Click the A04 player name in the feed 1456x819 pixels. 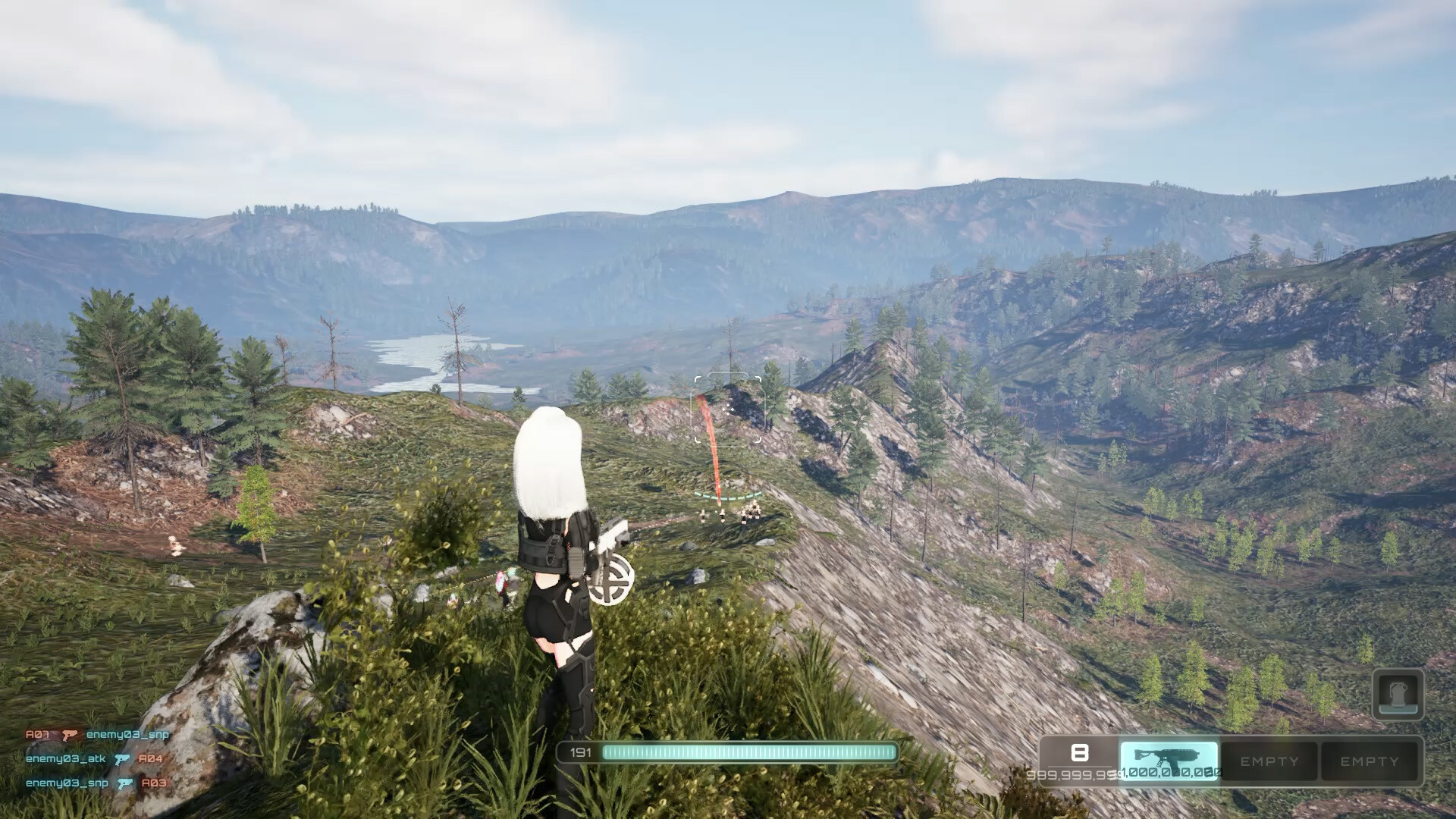[150, 759]
